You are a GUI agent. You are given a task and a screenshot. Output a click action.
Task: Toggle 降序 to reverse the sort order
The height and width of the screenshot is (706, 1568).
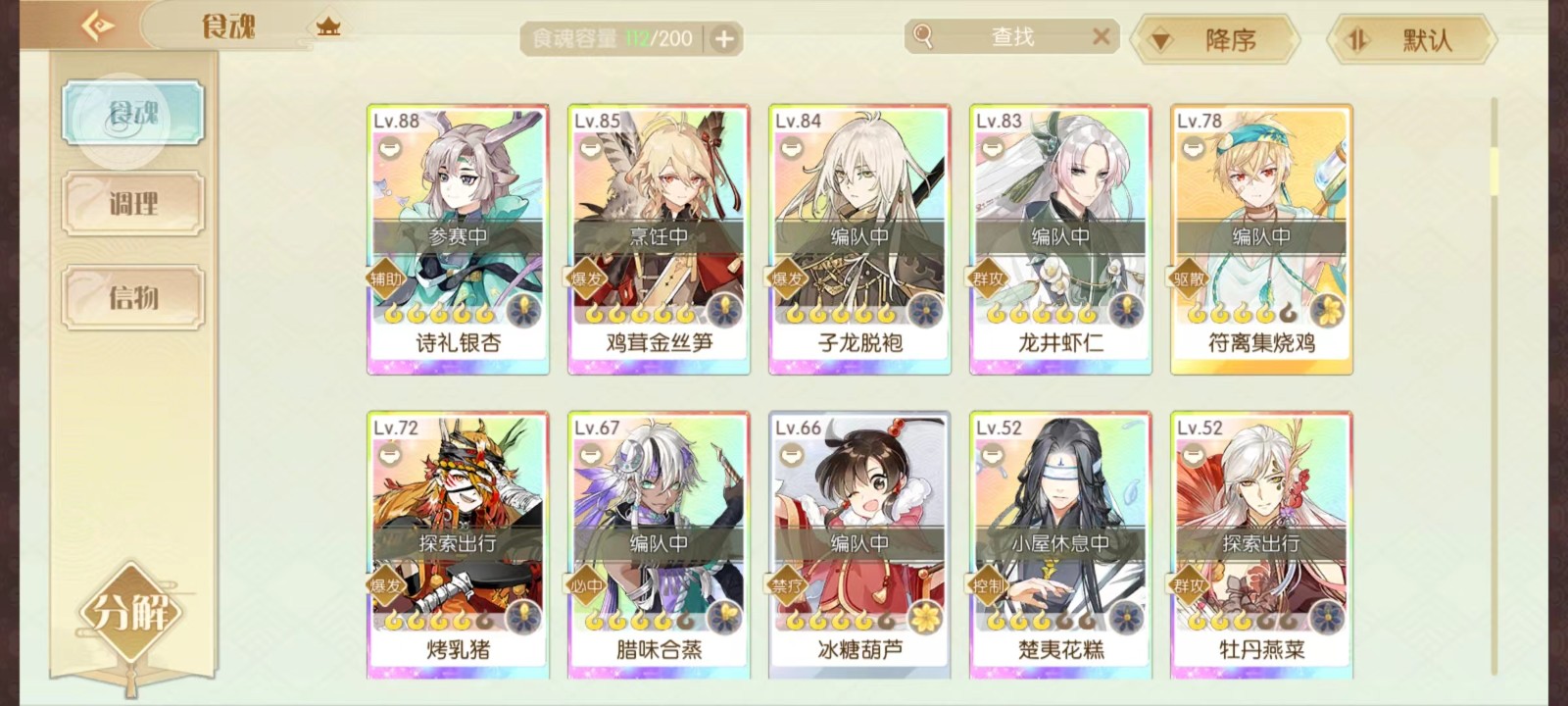pos(1215,38)
